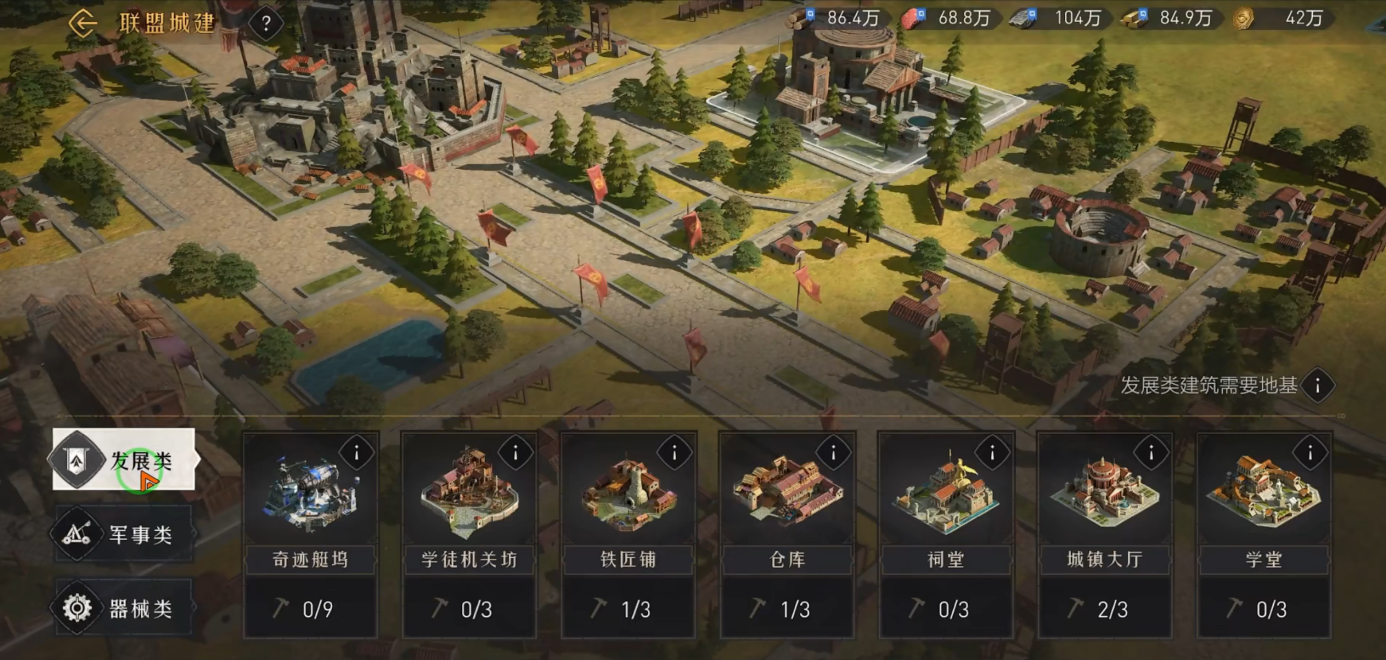The width and height of the screenshot is (1386, 660).
Task: Show info for 学徒机关坊 building
Action: pos(515,453)
